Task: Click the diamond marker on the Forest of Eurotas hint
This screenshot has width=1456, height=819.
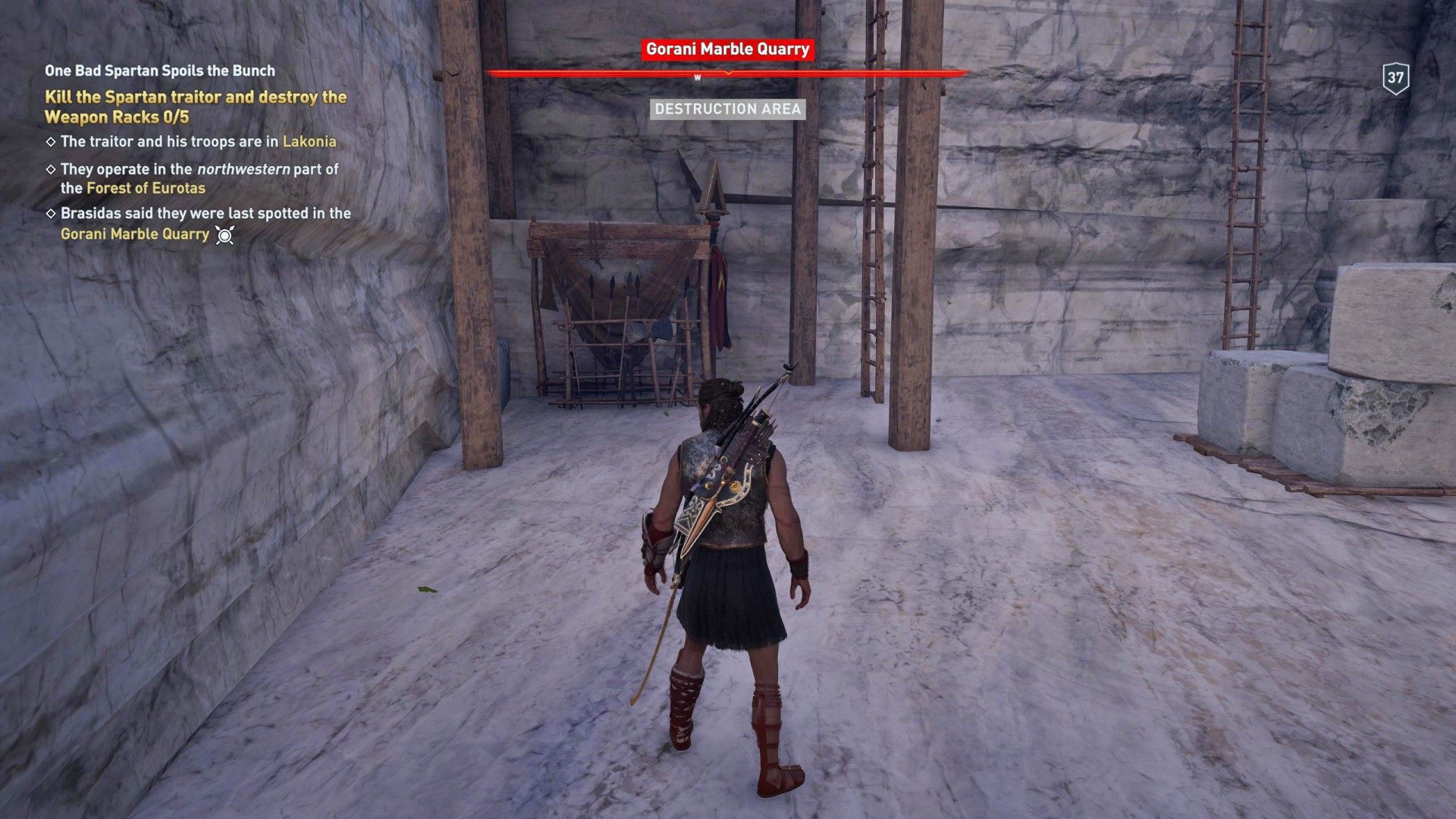Action: (x=52, y=169)
